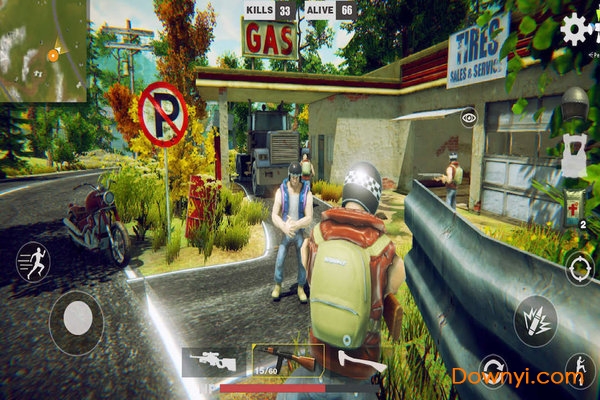
Task: Switch to the axe melee slot
Action: point(353,361)
